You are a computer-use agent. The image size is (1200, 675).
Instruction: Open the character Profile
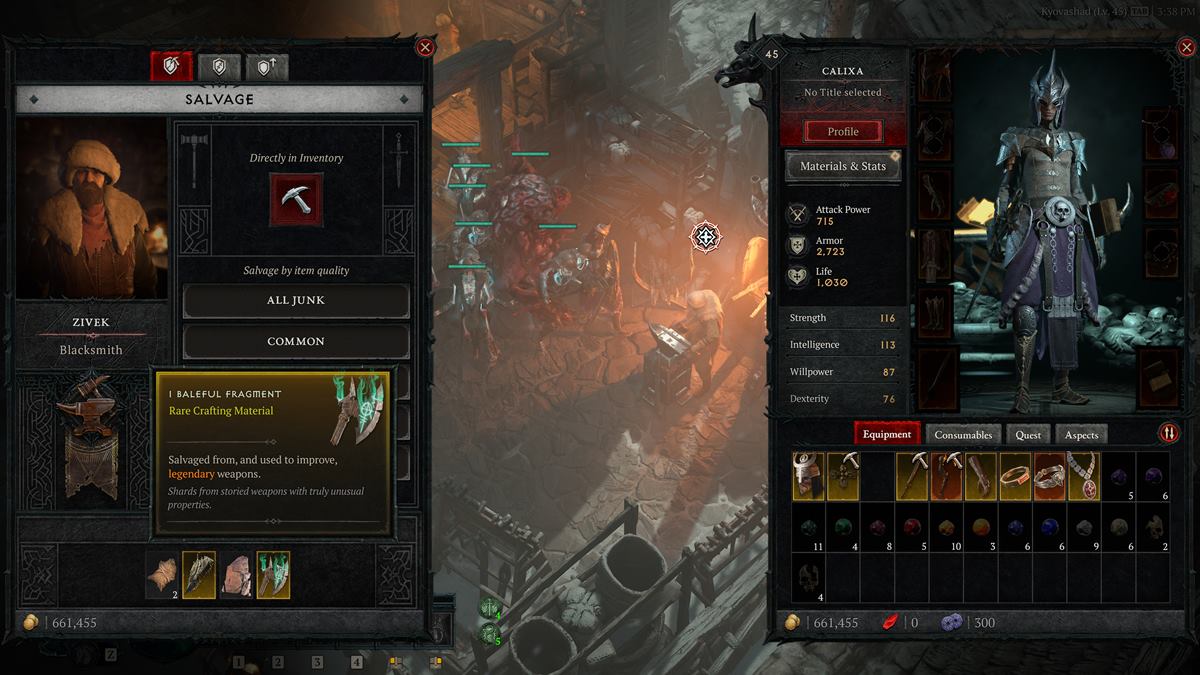843,132
